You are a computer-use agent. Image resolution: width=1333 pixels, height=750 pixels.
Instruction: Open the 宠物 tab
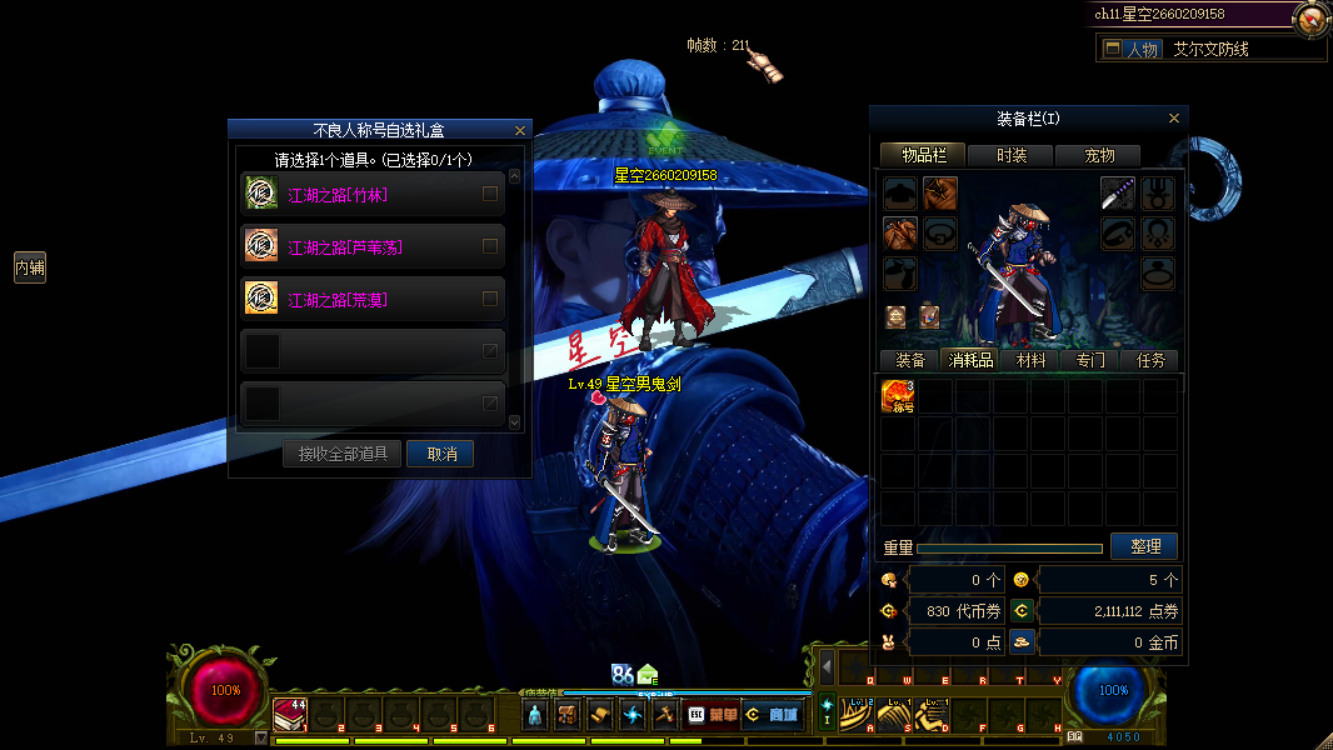[x=1099, y=156]
